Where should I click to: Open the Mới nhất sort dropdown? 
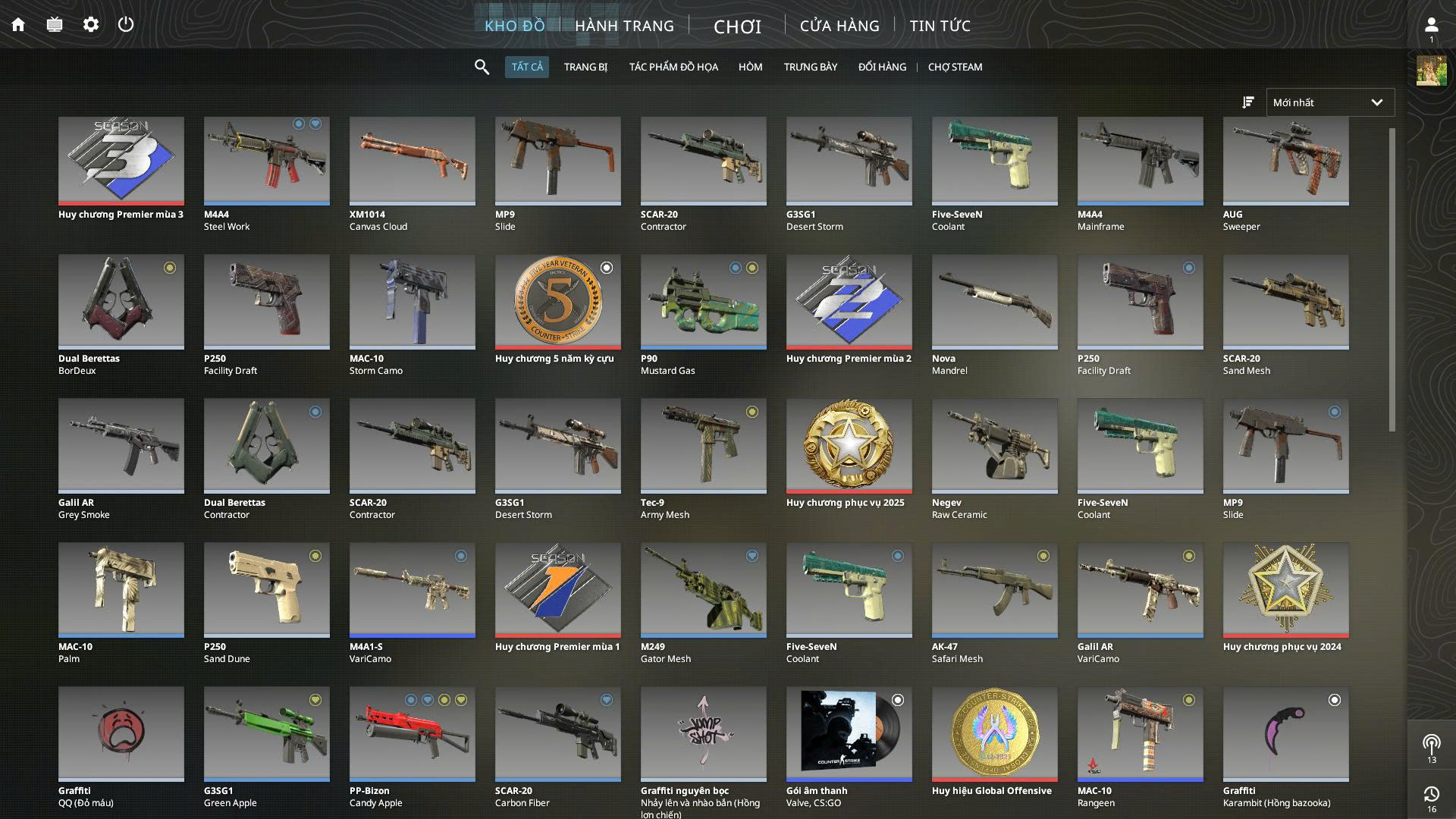tap(1330, 102)
